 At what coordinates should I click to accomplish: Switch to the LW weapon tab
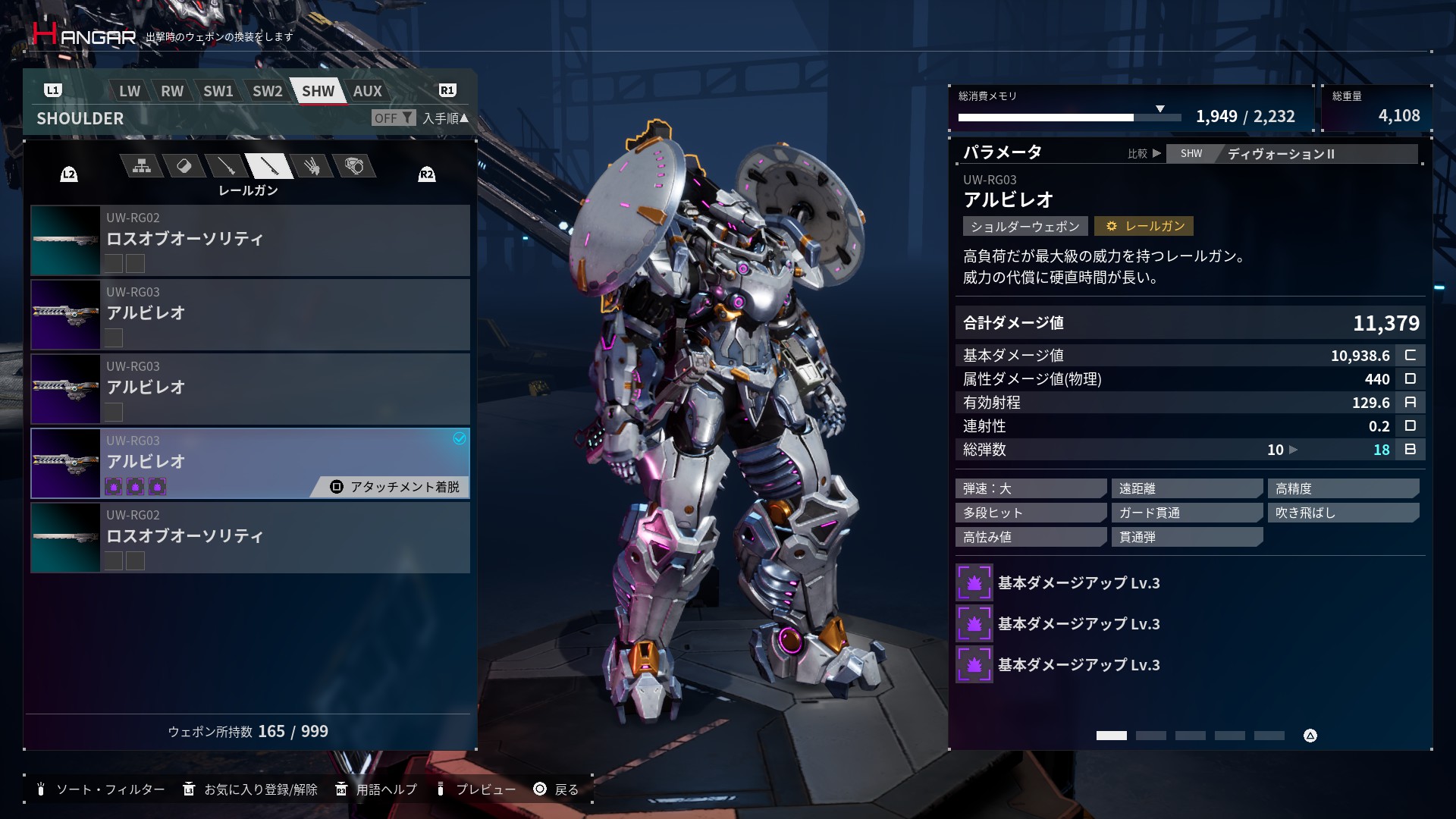(129, 91)
